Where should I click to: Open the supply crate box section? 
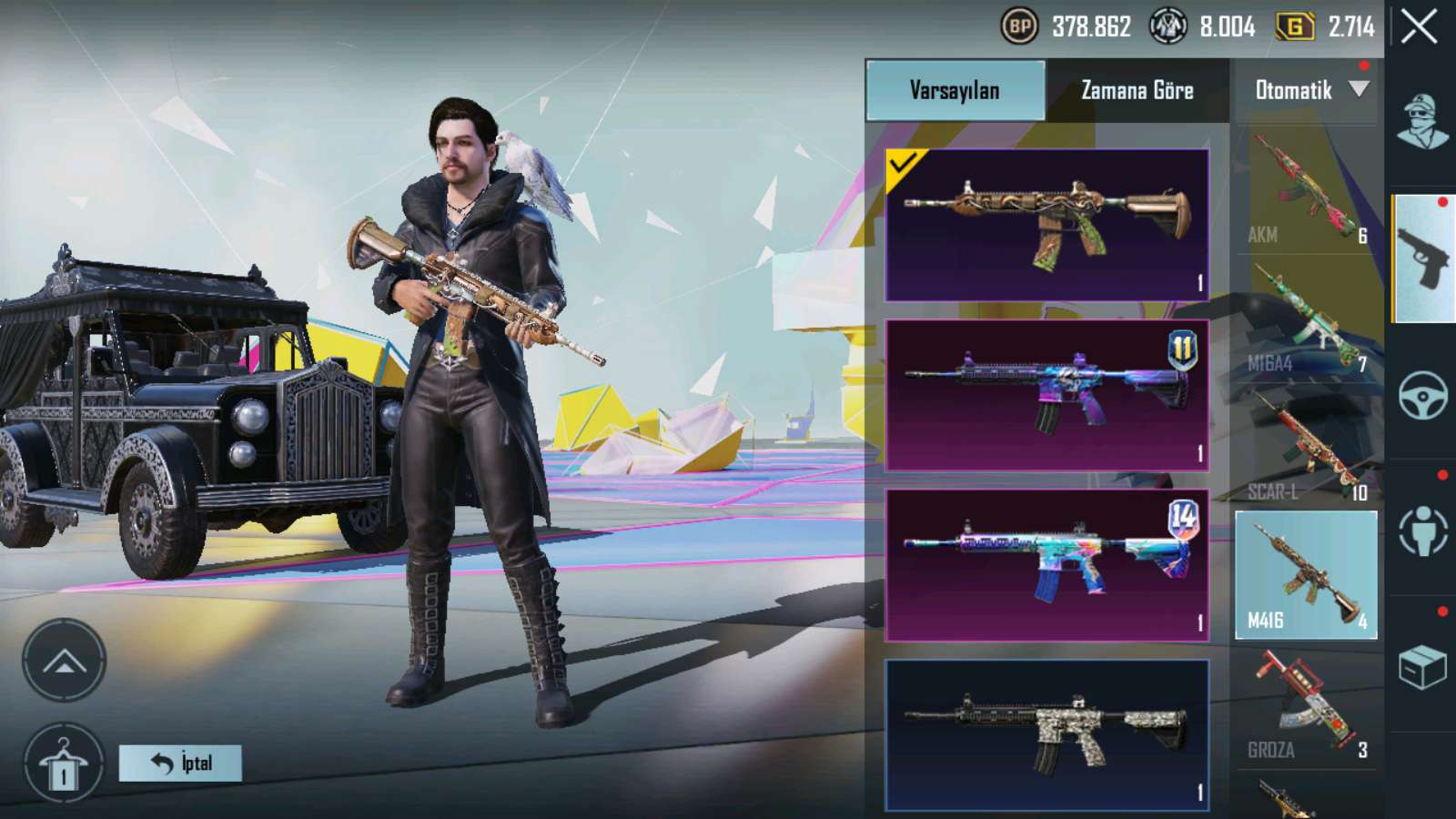pos(1423,667)
